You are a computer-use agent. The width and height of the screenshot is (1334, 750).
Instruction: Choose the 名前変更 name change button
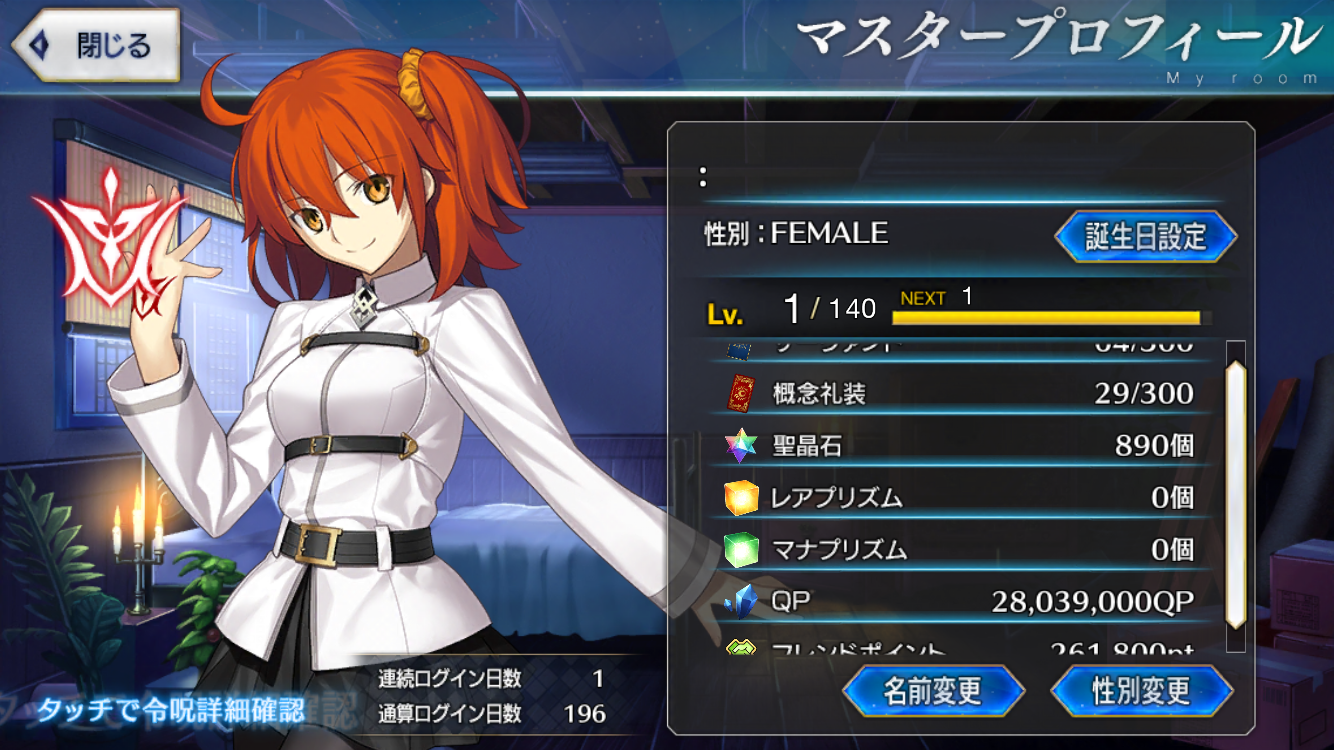click(933, 690)
